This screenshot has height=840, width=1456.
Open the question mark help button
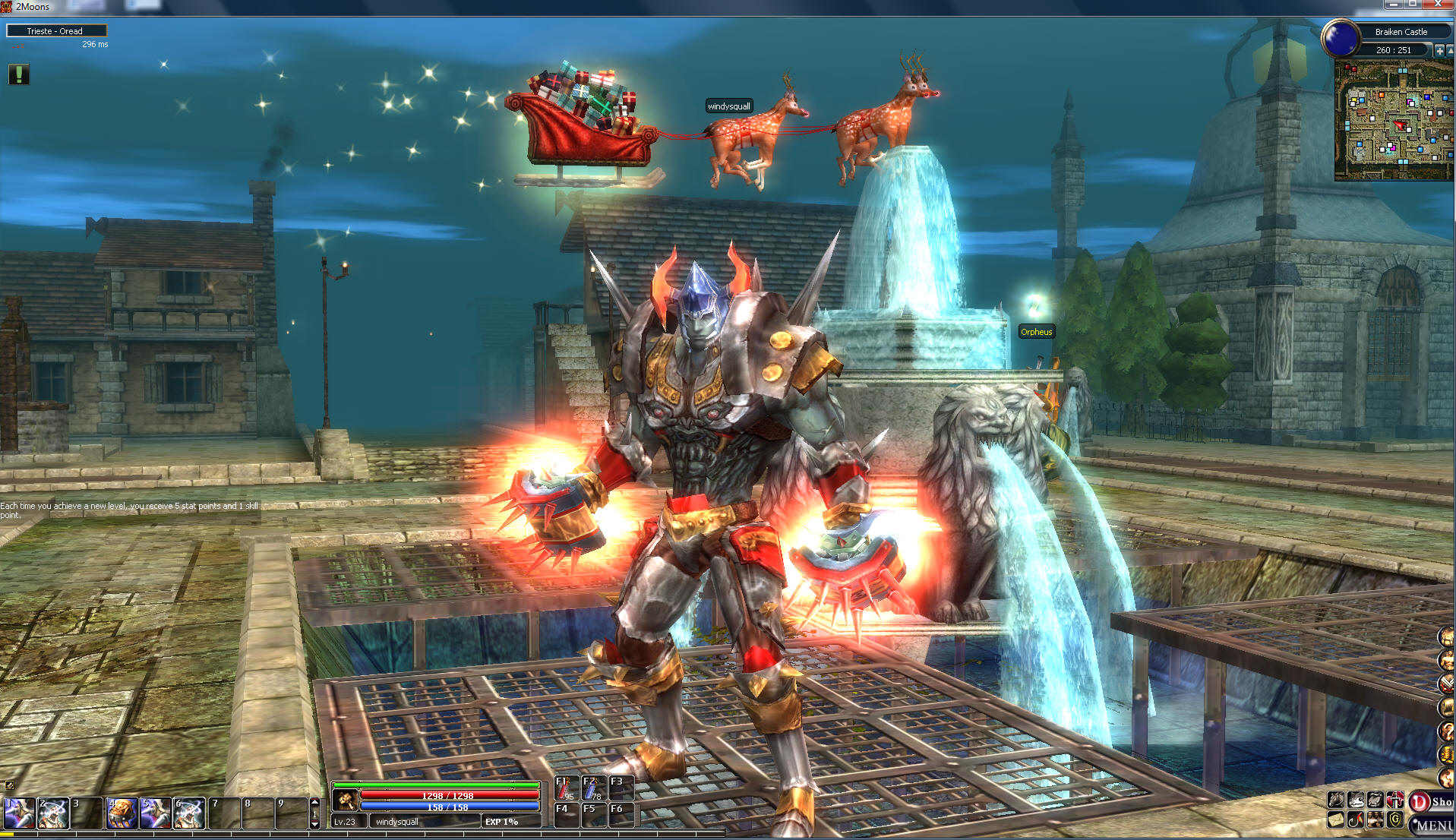point(1446,731)
